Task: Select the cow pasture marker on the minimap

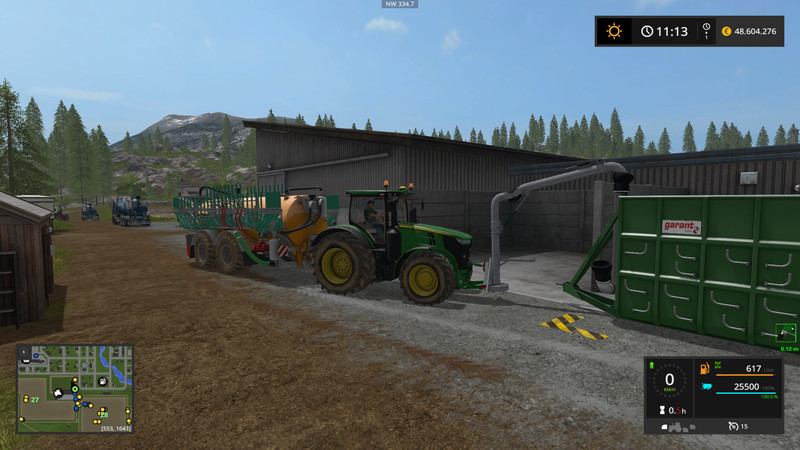Action: (x=59, y=392)
